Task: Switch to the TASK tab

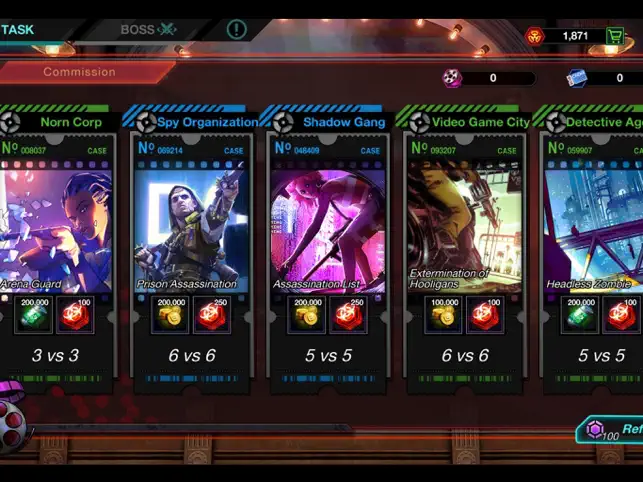Action: (x=18, y=29)
